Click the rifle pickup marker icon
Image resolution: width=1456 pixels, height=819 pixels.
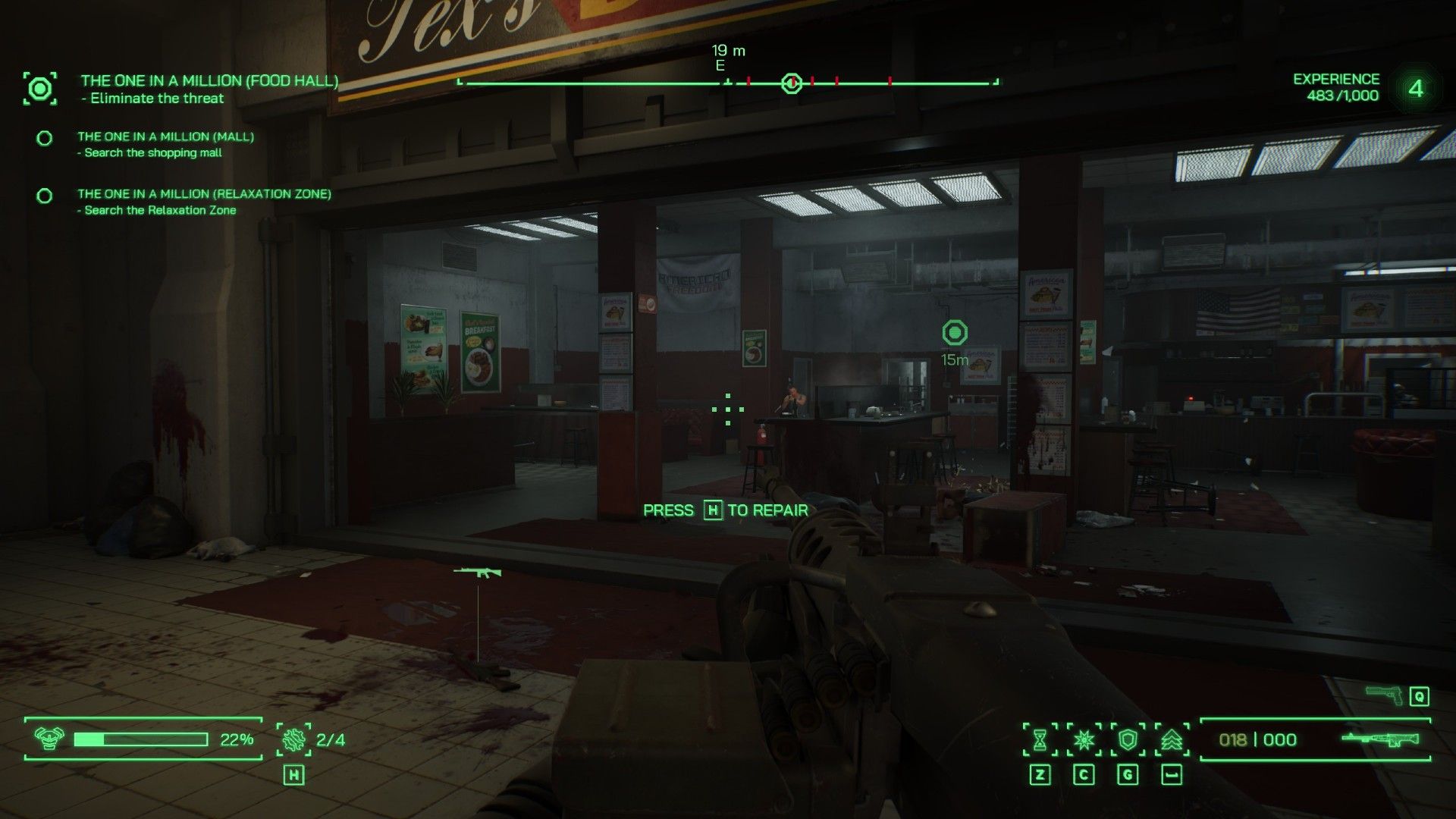(x=477, y=572)
